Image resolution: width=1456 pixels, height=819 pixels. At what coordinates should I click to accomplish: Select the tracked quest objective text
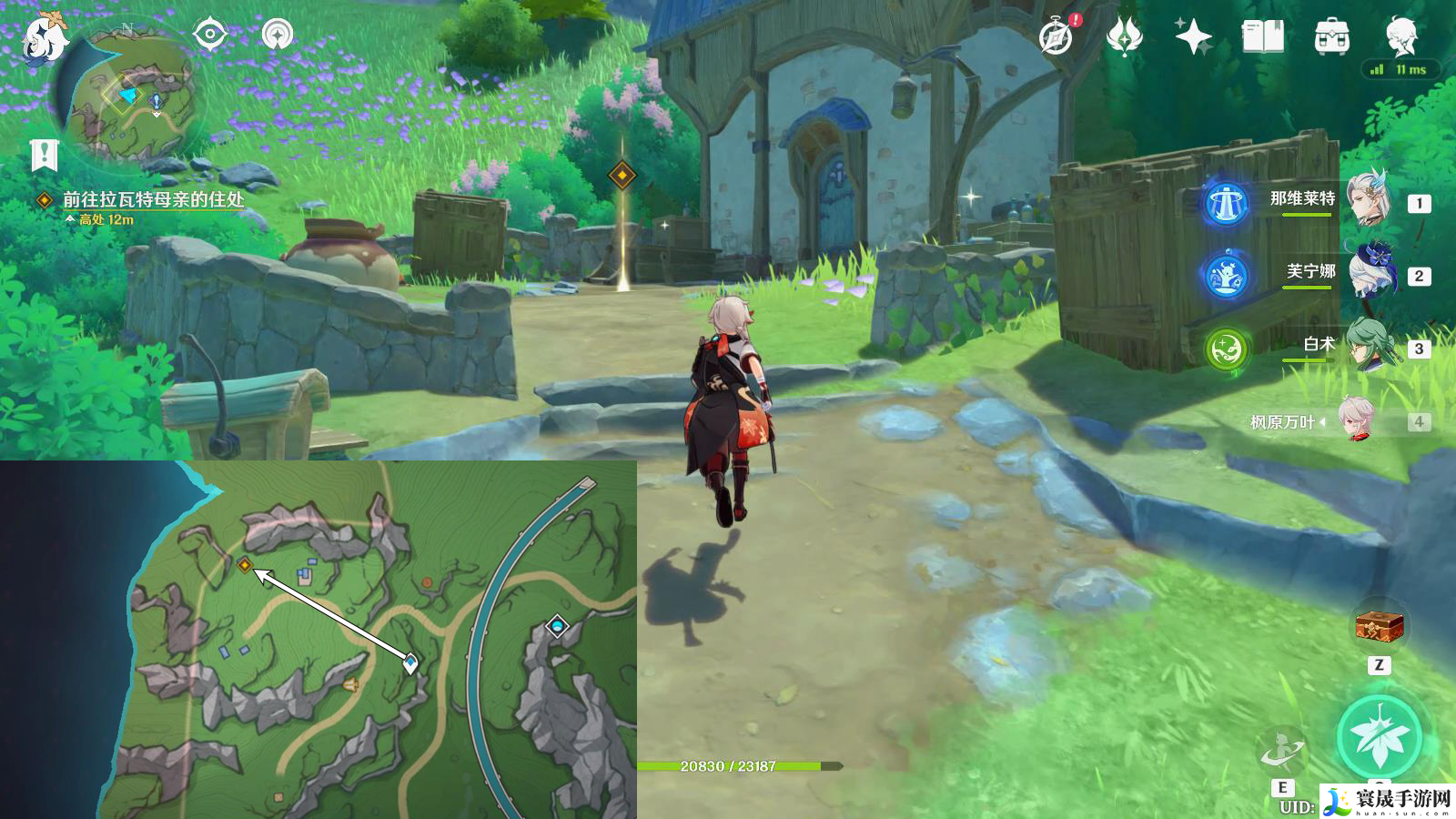(x=153, y=199)
